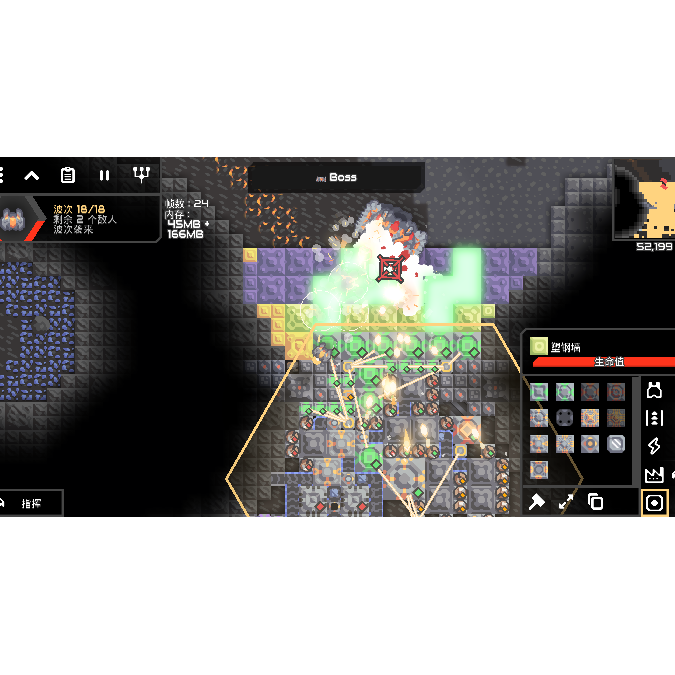Viewport: 675px width, 675px height.
Task: Select the turret build category
Action: click(x=655, y=390)
